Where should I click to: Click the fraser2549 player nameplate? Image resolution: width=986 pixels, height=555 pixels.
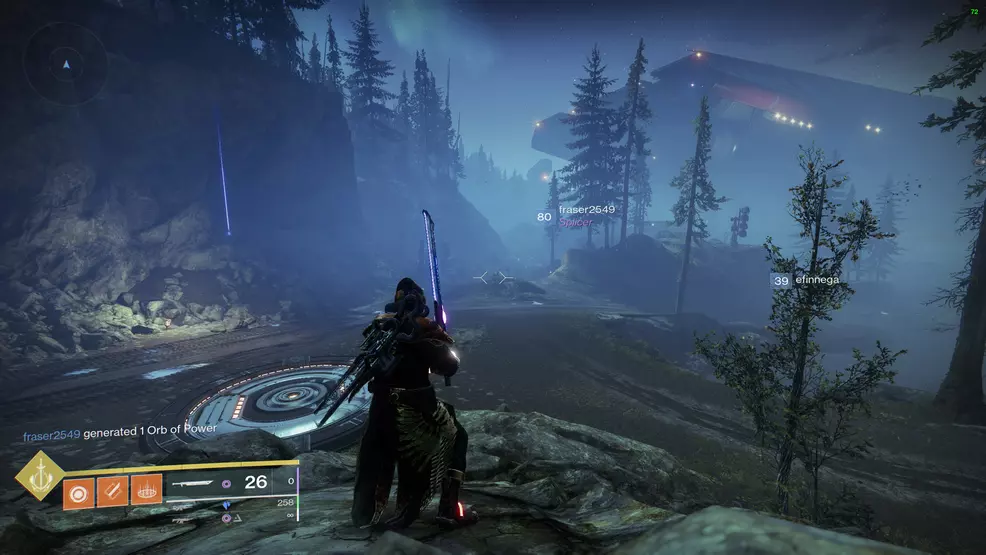[x=586, y=210]
